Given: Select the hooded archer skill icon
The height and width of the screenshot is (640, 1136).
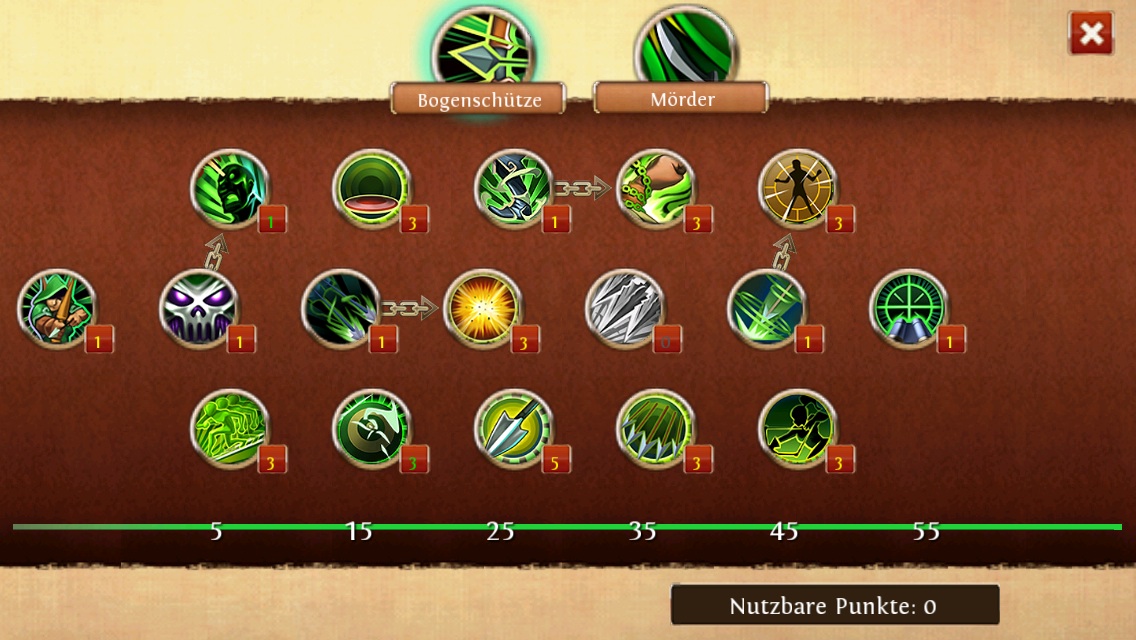Looking at the screenshot, I should 57,309.
